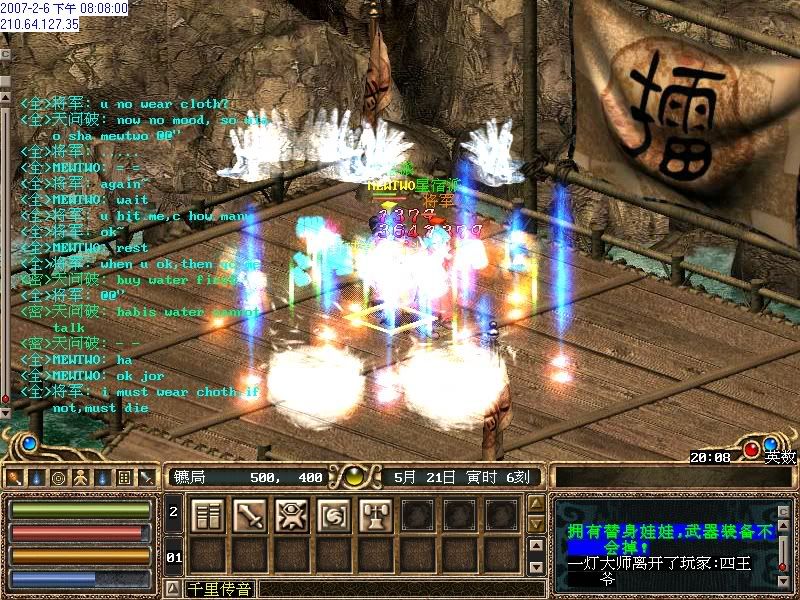Open the grid-panel icon in the menu bar

[x=124, y=478]
